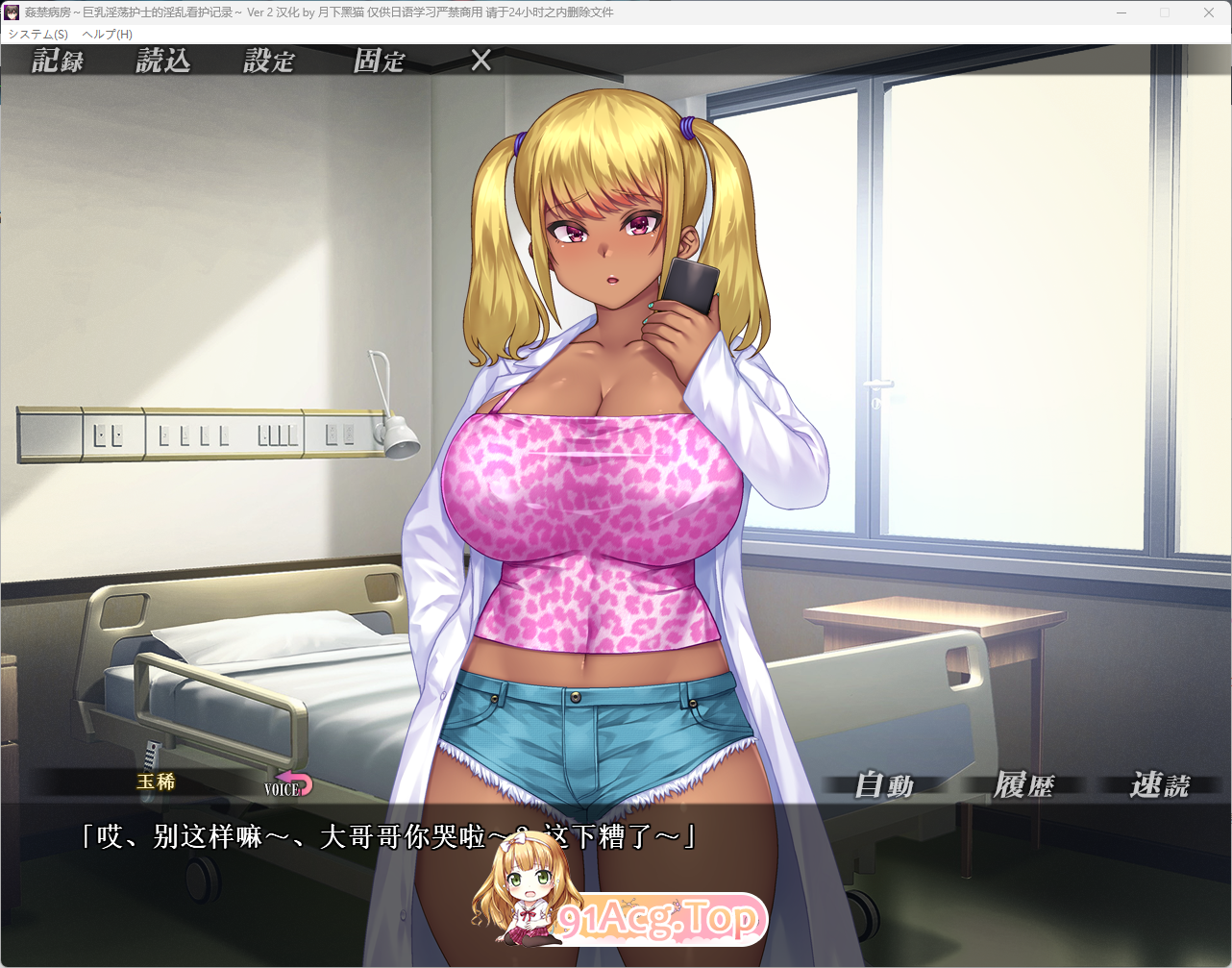The height and width of the screenshot is (968, 1232).
Task: Open the 記録 save menu
Action: point(58,61)
